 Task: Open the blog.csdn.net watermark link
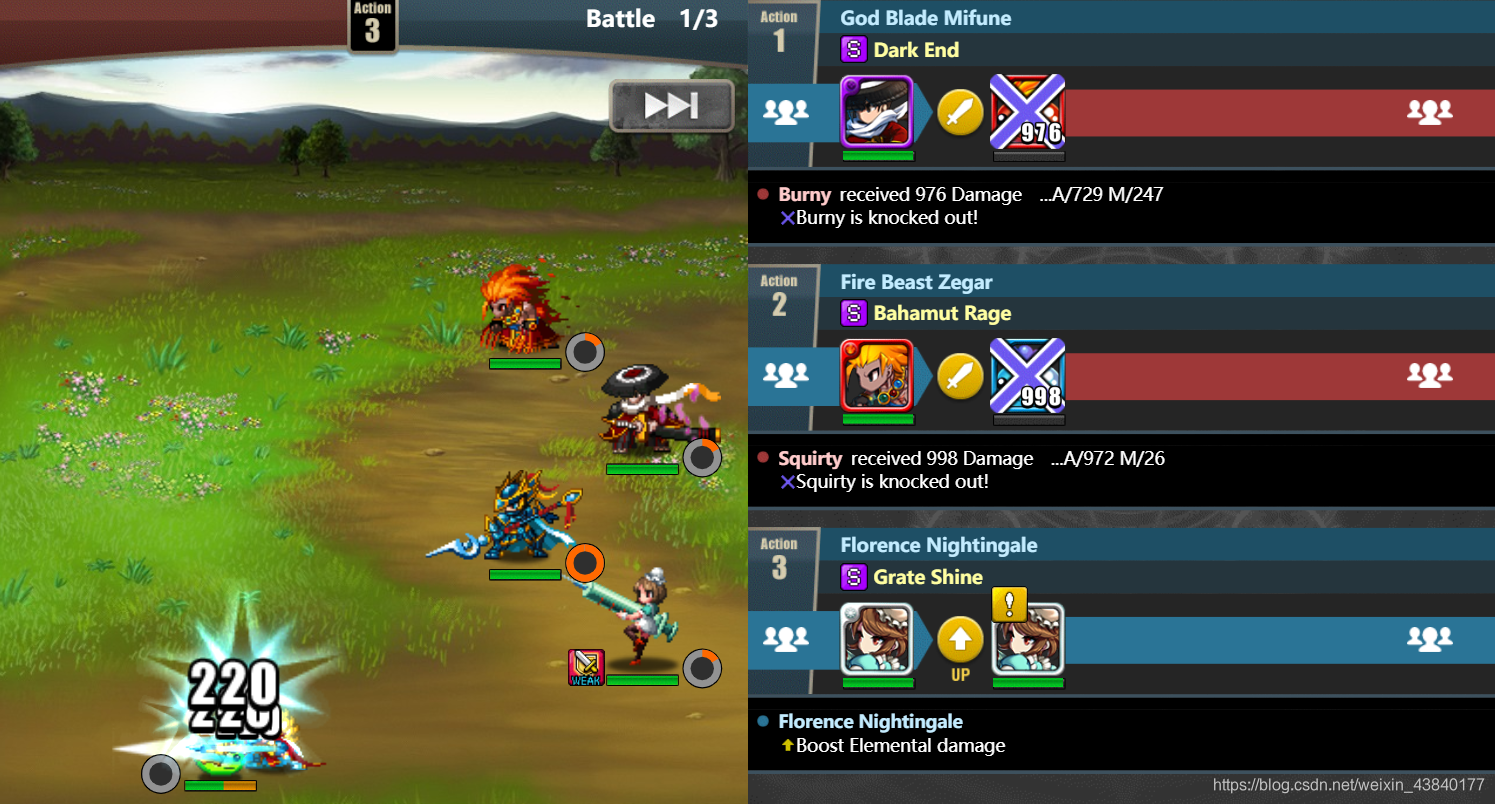tap(1348, 786)
